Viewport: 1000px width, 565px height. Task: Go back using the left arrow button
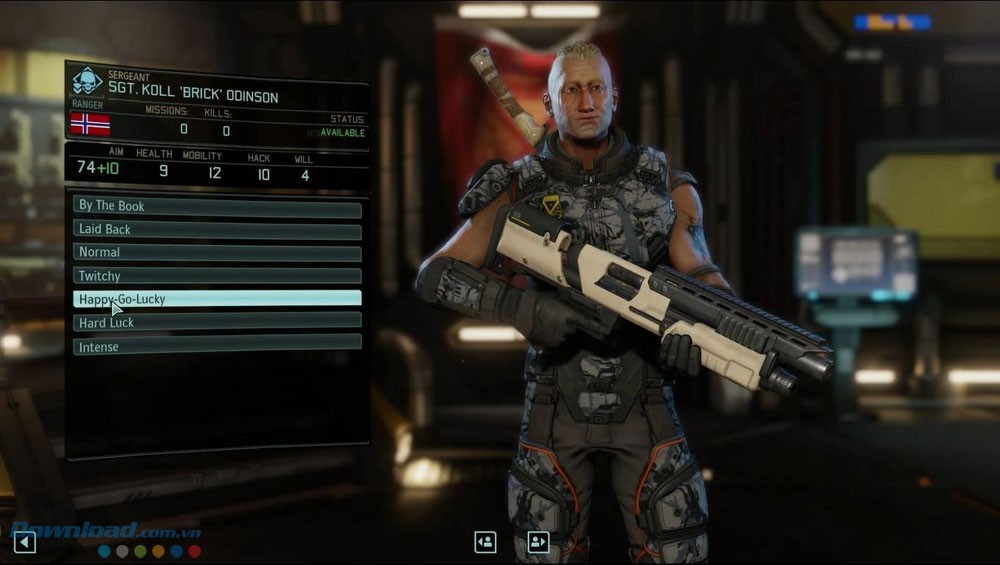pos(25,542)
